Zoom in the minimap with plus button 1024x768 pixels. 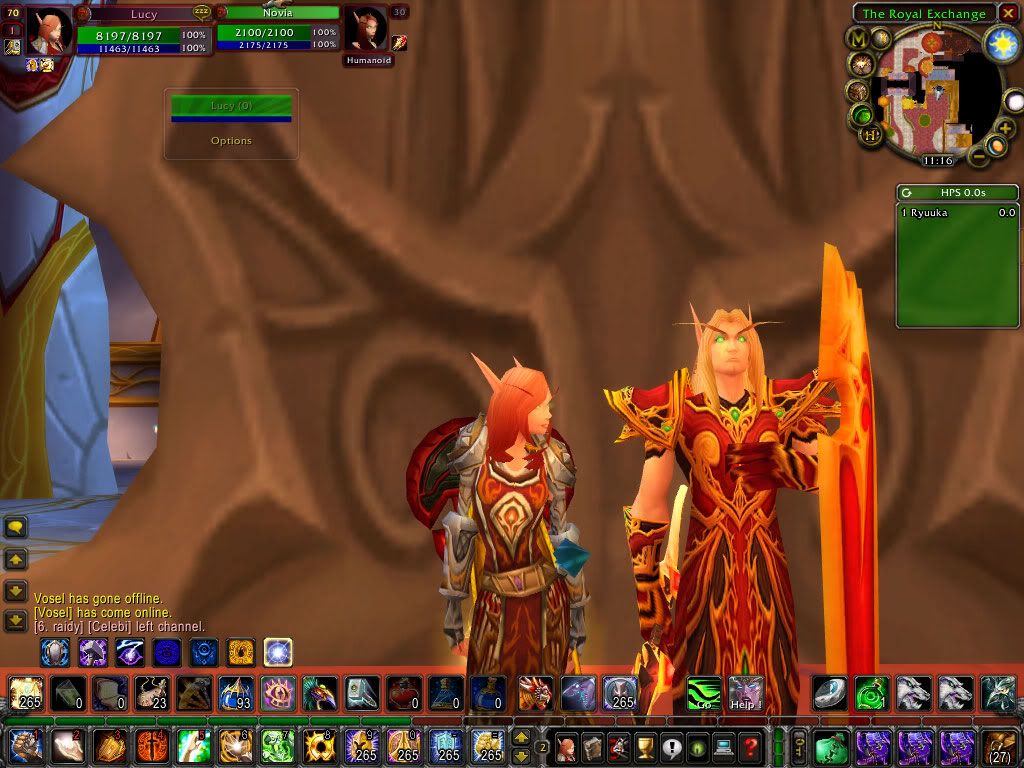click(1006, 129)
